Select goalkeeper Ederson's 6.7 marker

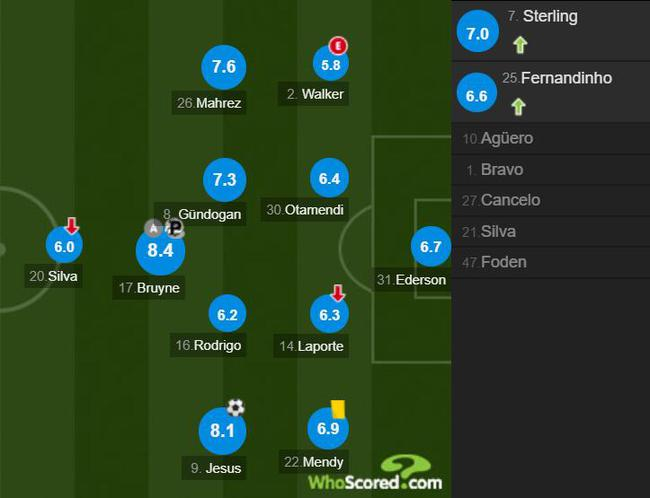[431, 247]
